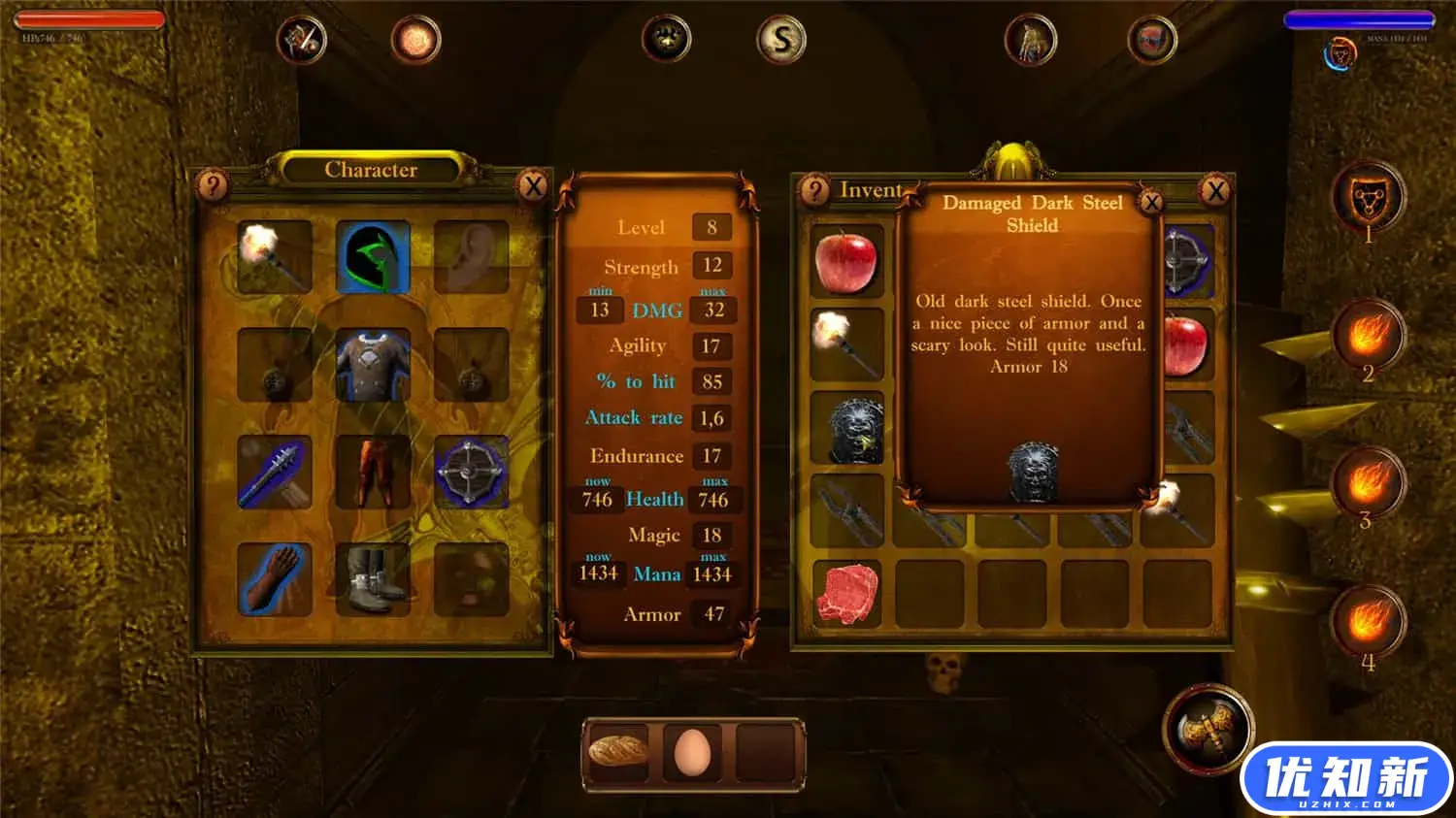
Task: Switch to the Character panel title tab
Action: [372, 170]
